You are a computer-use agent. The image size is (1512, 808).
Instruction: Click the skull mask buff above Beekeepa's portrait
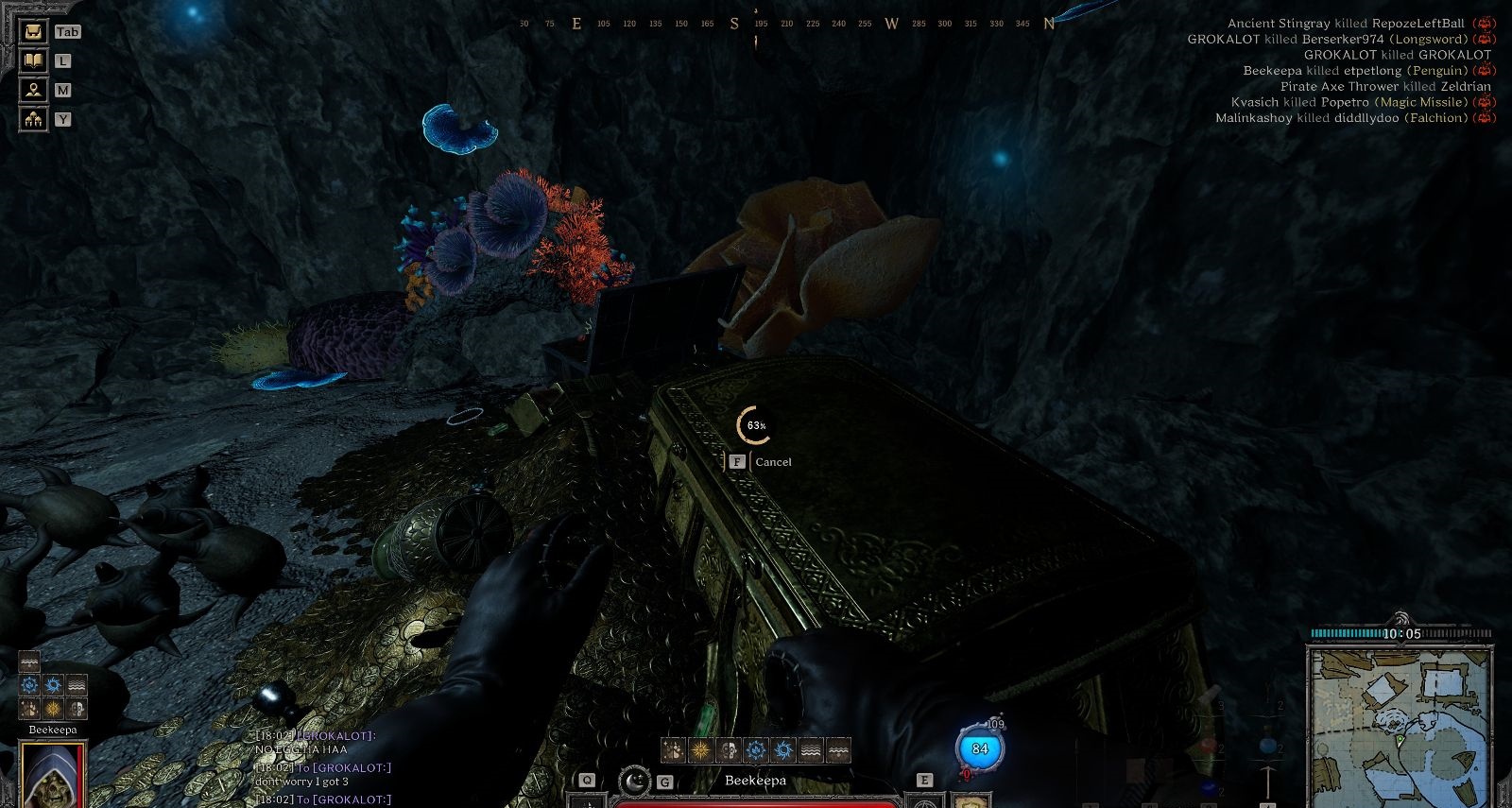(x=77, y=708)
